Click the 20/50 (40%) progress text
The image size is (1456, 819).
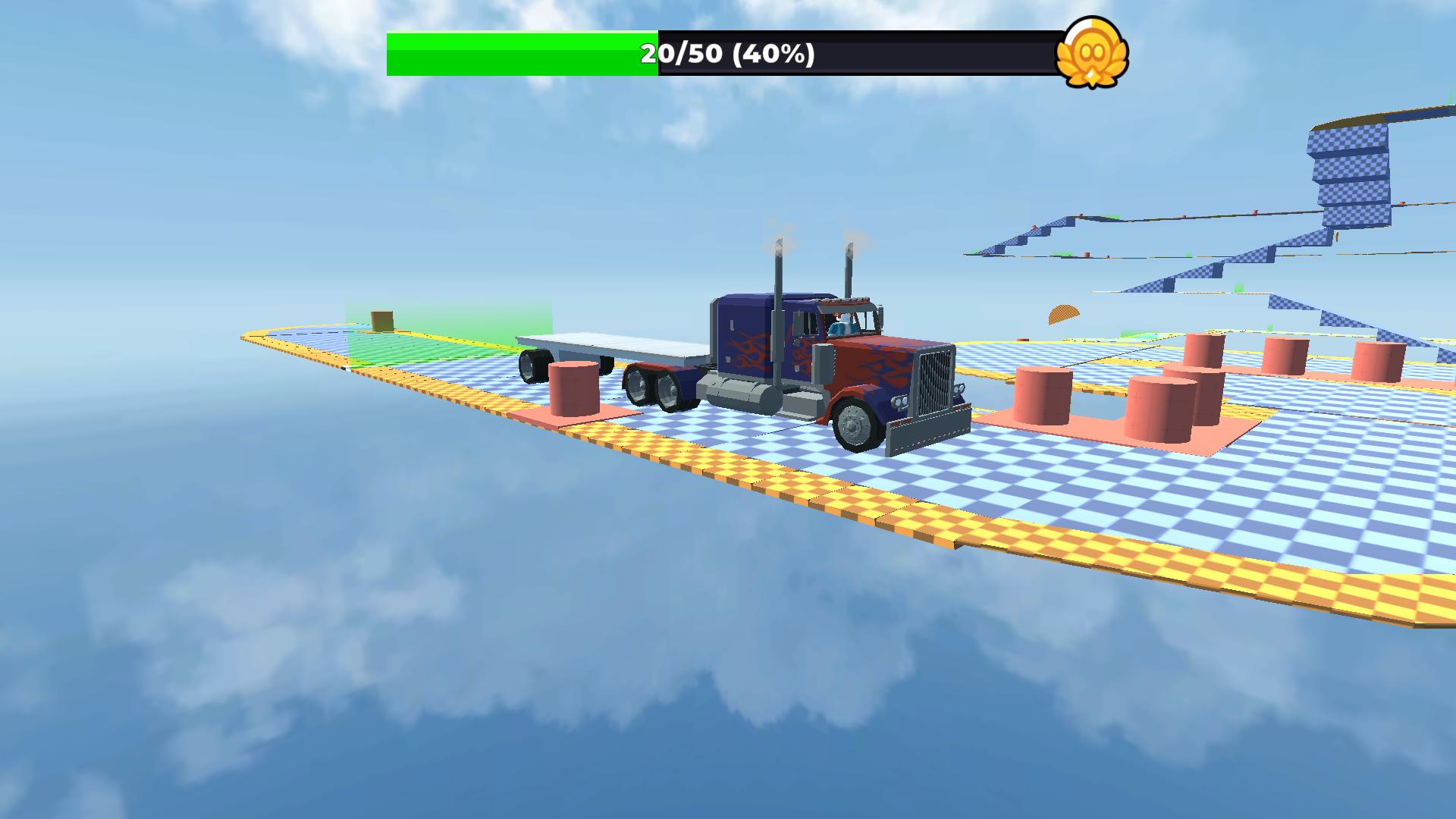tap(725, 55)
